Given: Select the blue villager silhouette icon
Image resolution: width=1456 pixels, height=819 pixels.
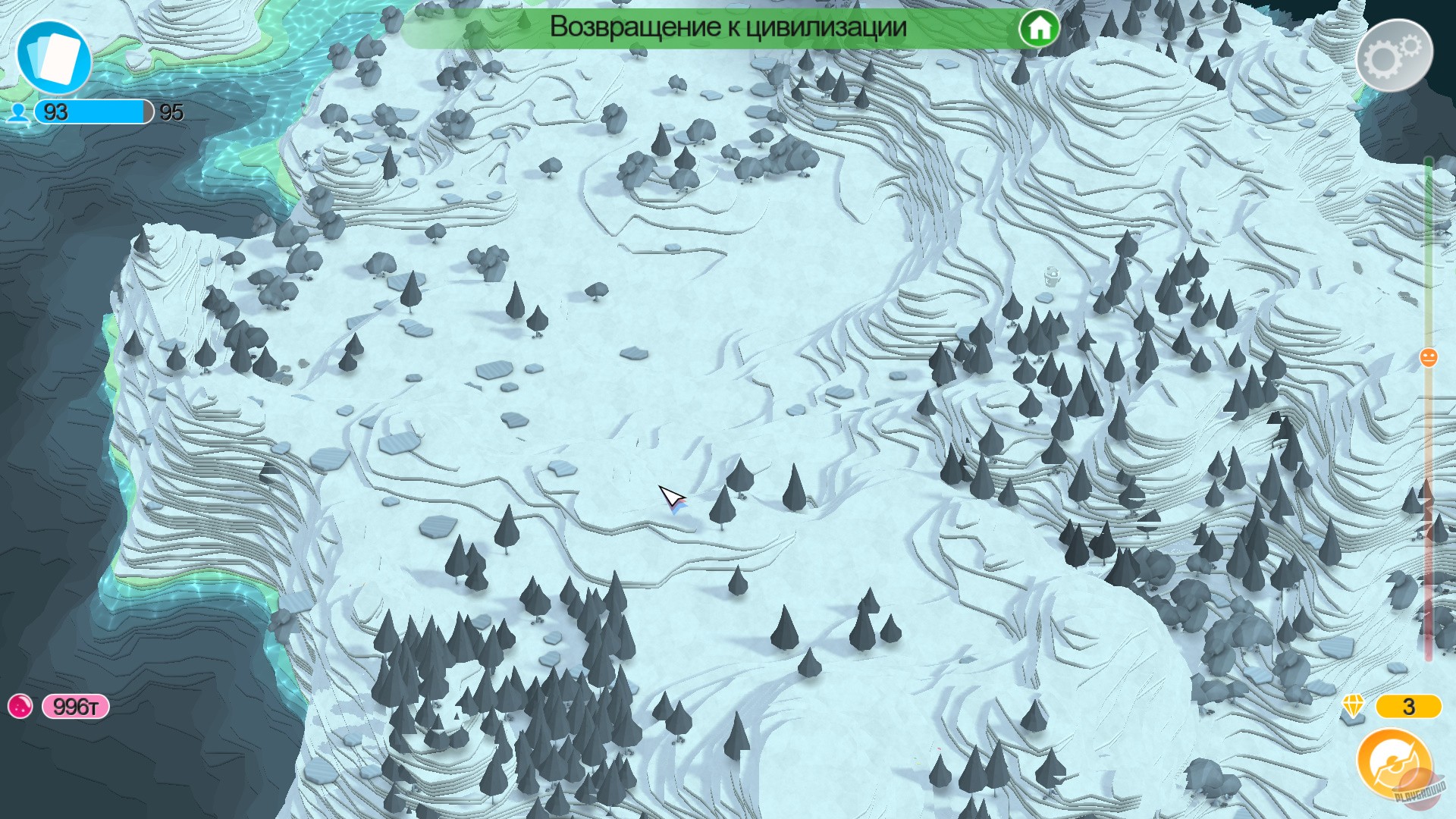Looking at the screenshot, I should [x=18, y=114].
